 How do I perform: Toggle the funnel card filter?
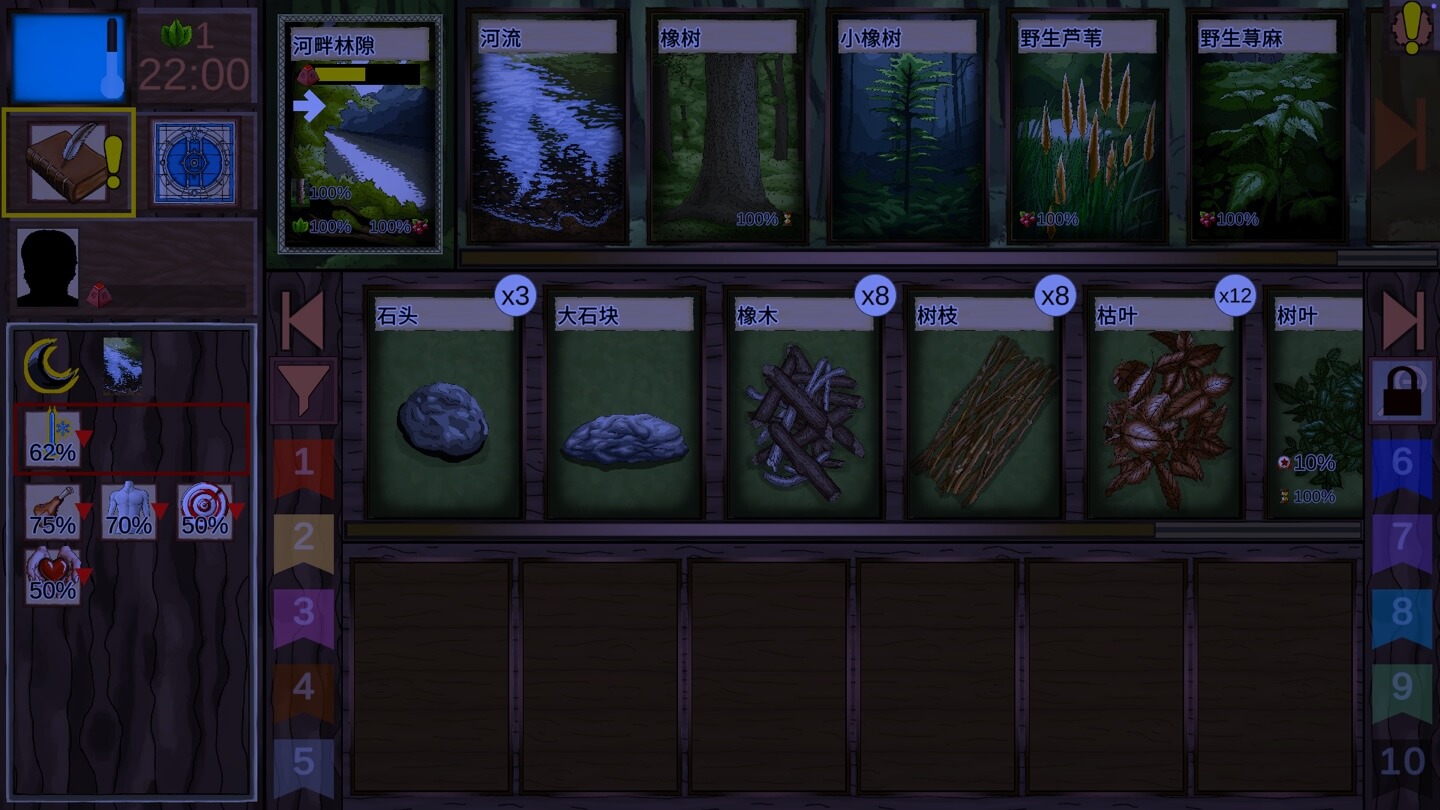(x=303, y=388)
